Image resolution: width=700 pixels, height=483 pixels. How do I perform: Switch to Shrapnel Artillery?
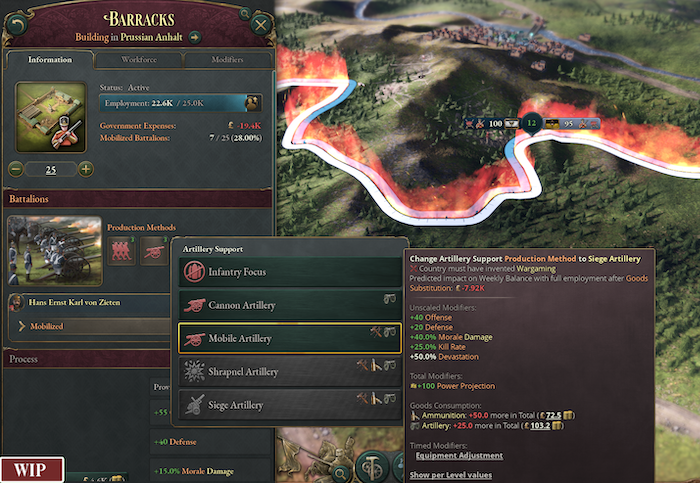coord(290,371)
